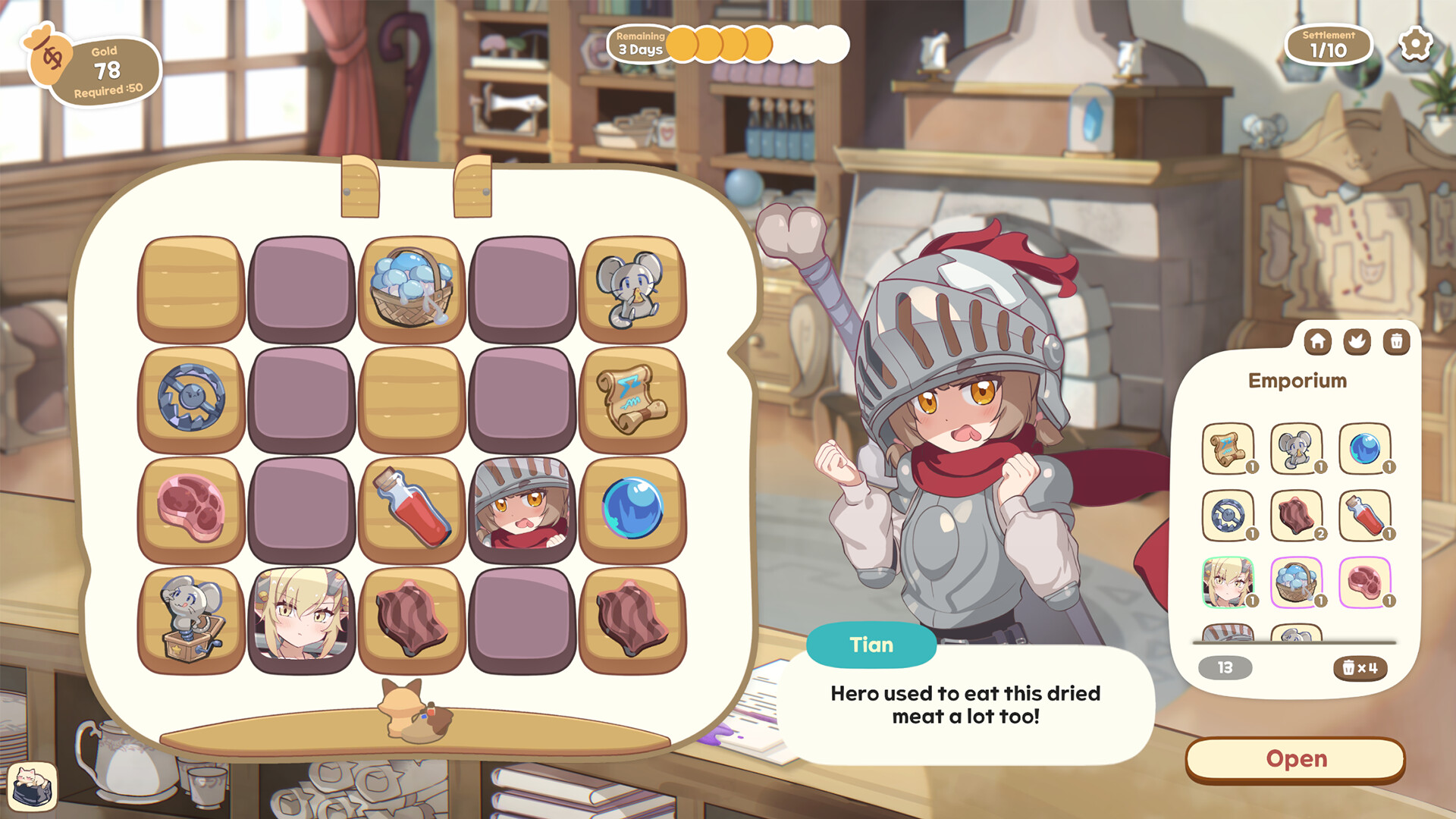1456x819 pixels.
Task: Activate the trash bin icon above Emporium
Action: pyautogui.click(x=1398, y=343)
